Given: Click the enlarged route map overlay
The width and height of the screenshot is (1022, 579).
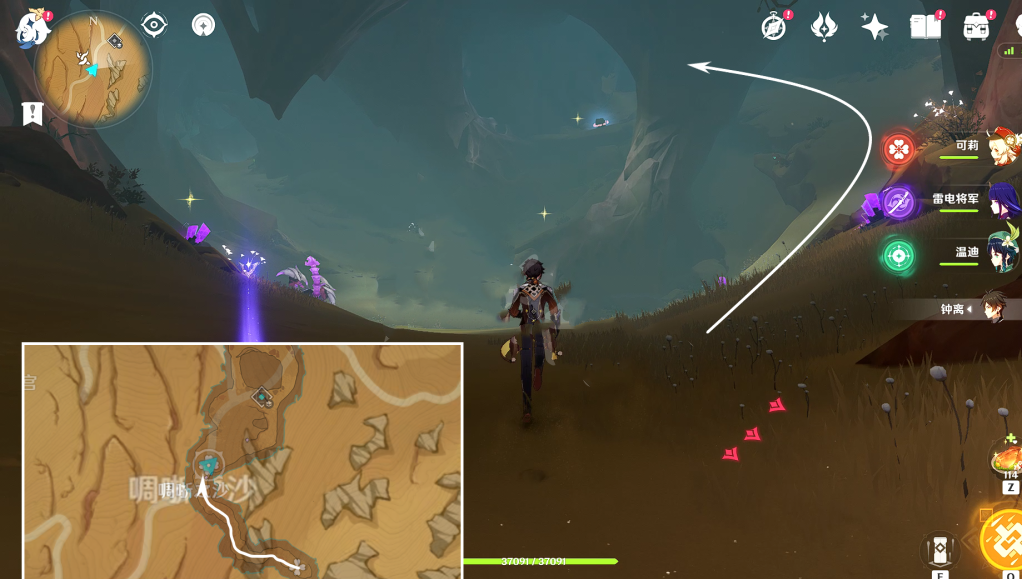Looking at the screenshot, I should click(242, 460).
